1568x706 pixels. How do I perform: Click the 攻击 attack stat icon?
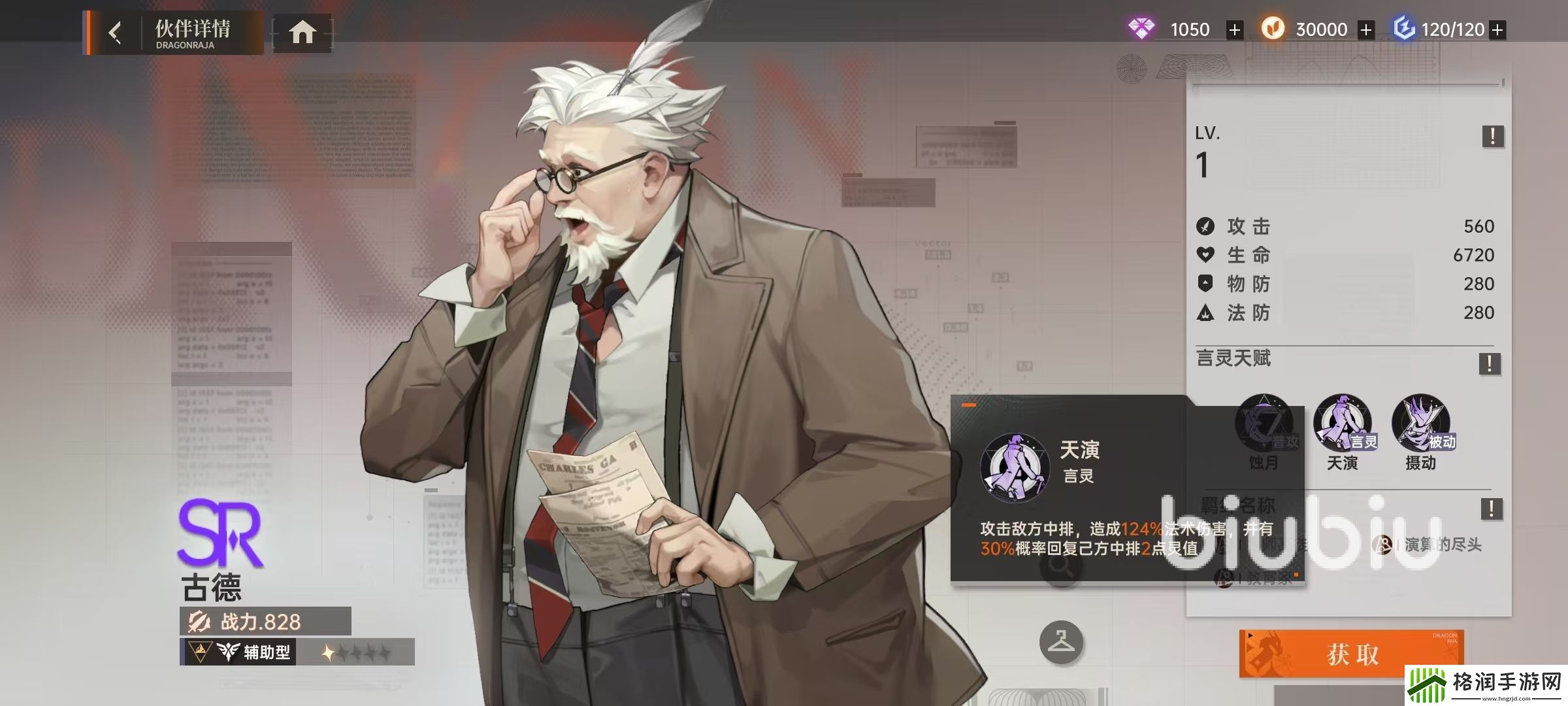click(x=1206, y=226)
